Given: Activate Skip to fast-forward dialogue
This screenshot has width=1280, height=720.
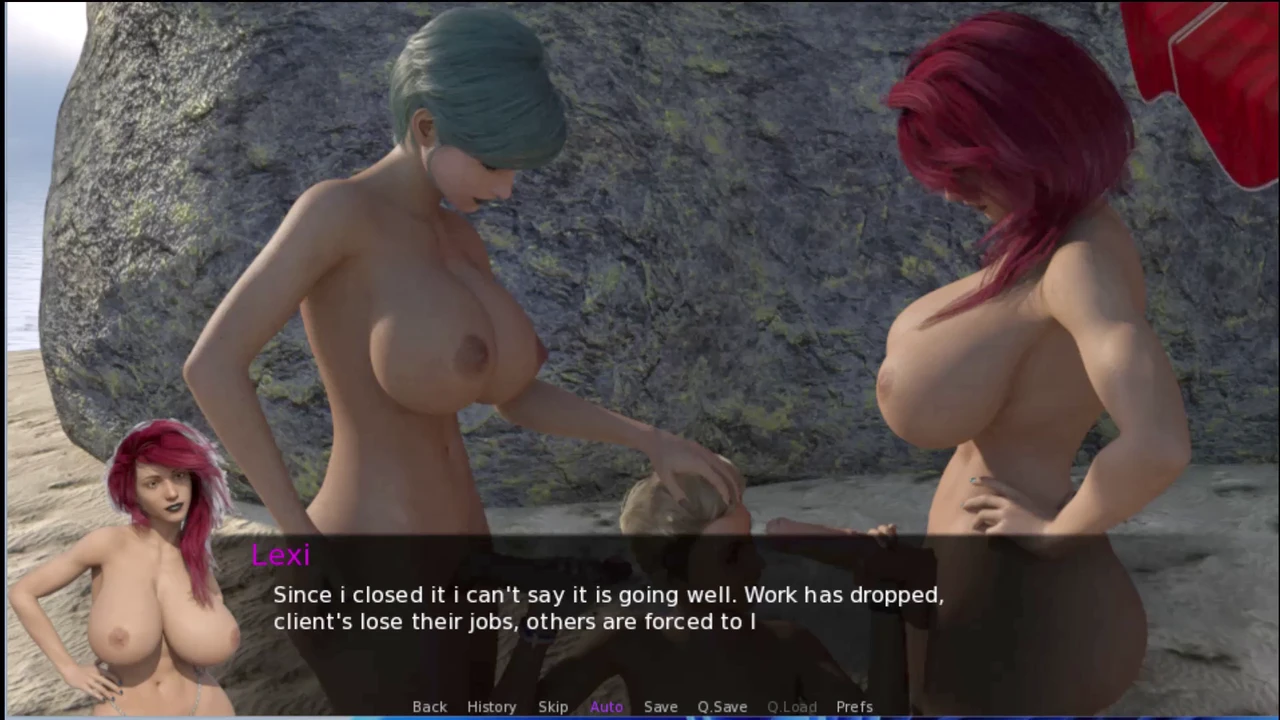Looking at the screenshot, I should (553, 706).
